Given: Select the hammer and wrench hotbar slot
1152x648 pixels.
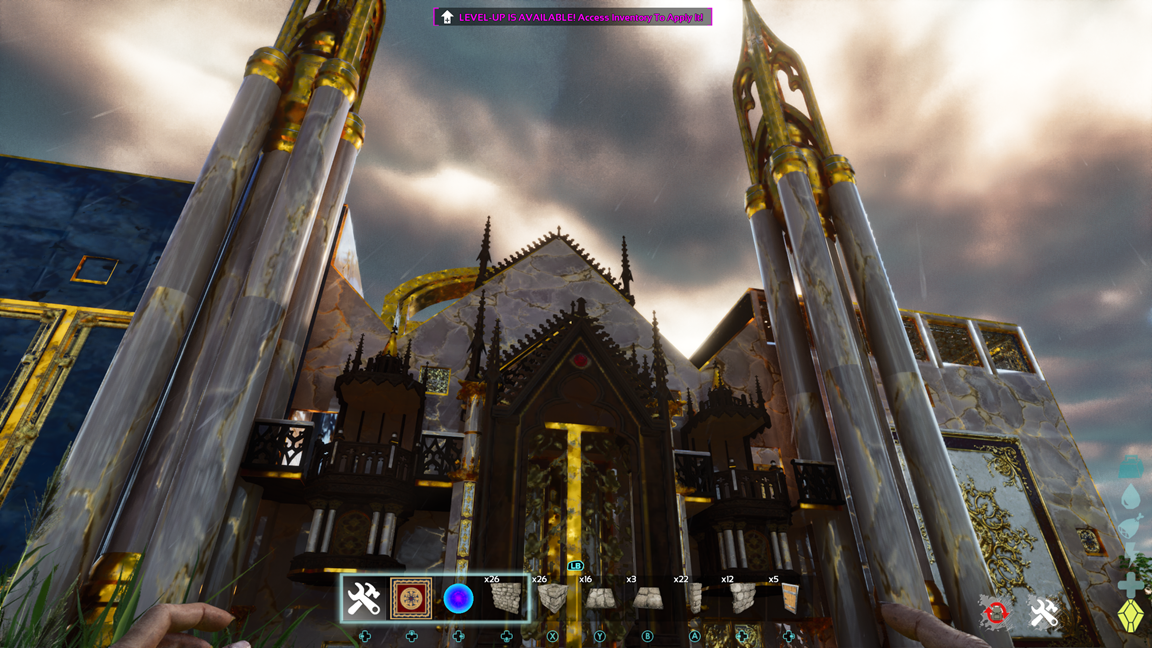Looking at the screenshot, I should point(364,599).
